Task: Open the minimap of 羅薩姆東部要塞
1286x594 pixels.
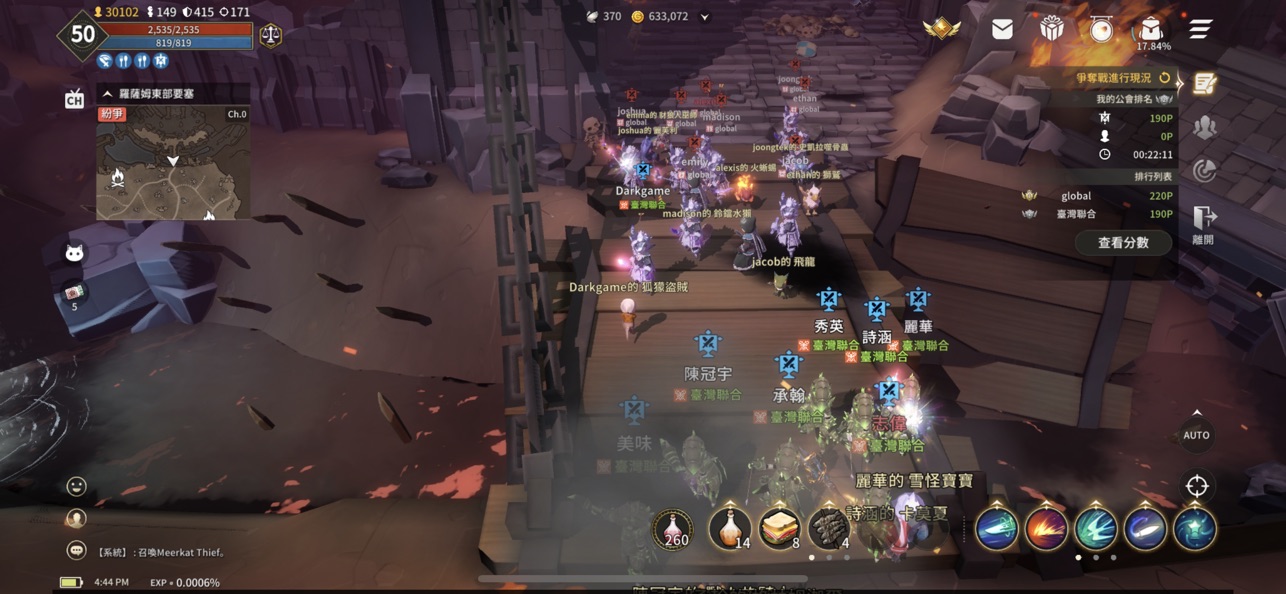Action: click(x=173, y=163)
